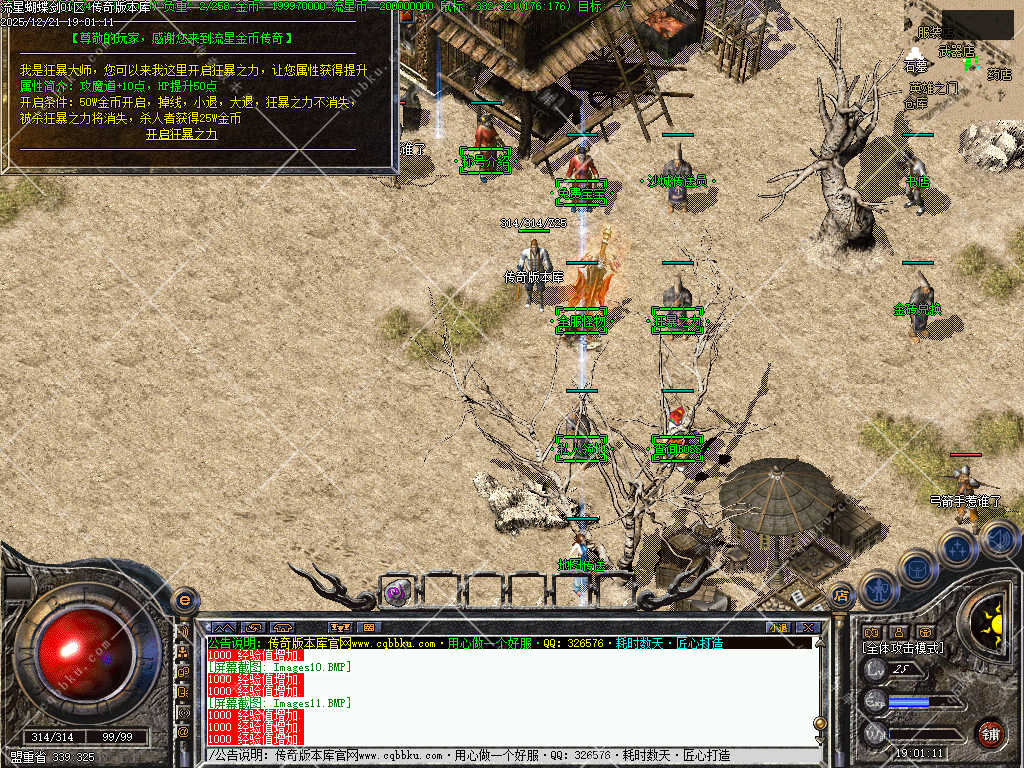Toggle sound with the speaker button
Image resolution: width=1024 pixels, height=768 pixels.
click(x=998, y=538)
